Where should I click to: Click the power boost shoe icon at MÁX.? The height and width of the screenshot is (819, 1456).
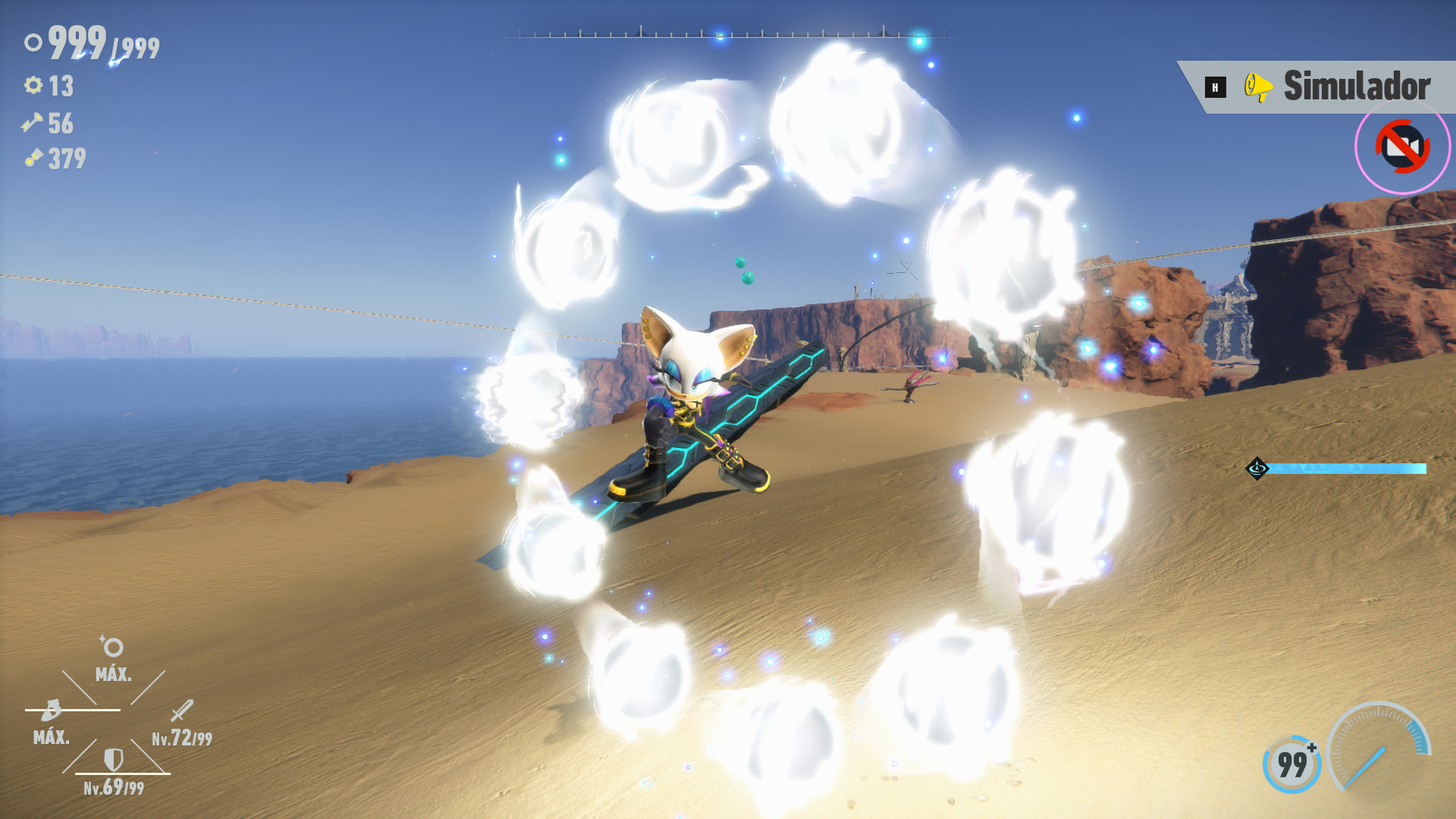[x=50, y=711]
